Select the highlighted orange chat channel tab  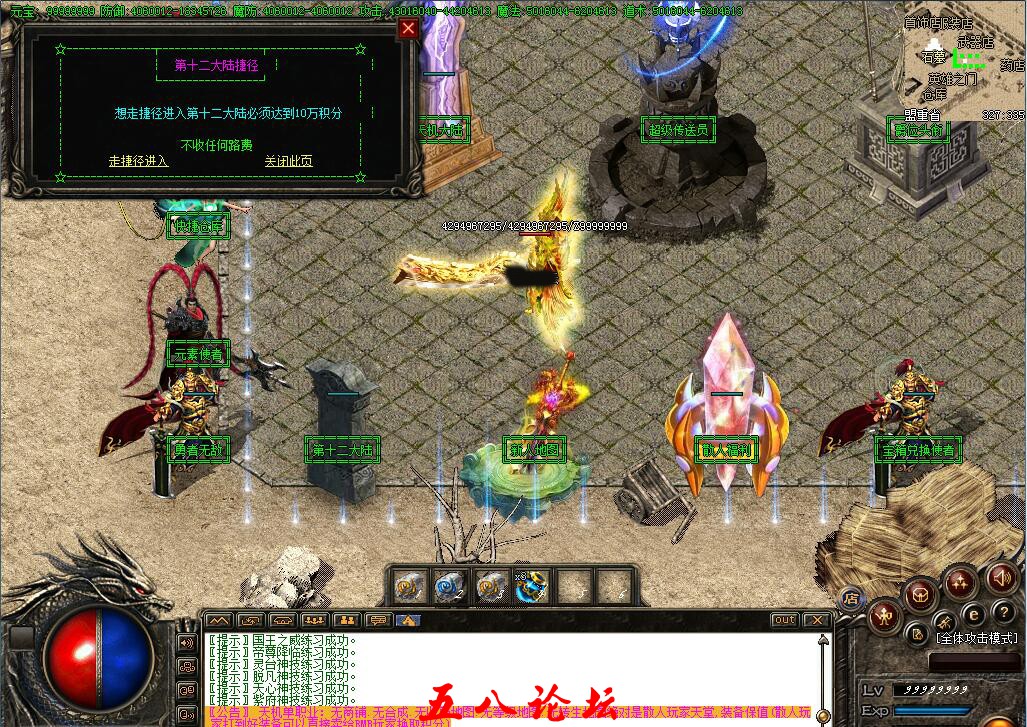408,621
